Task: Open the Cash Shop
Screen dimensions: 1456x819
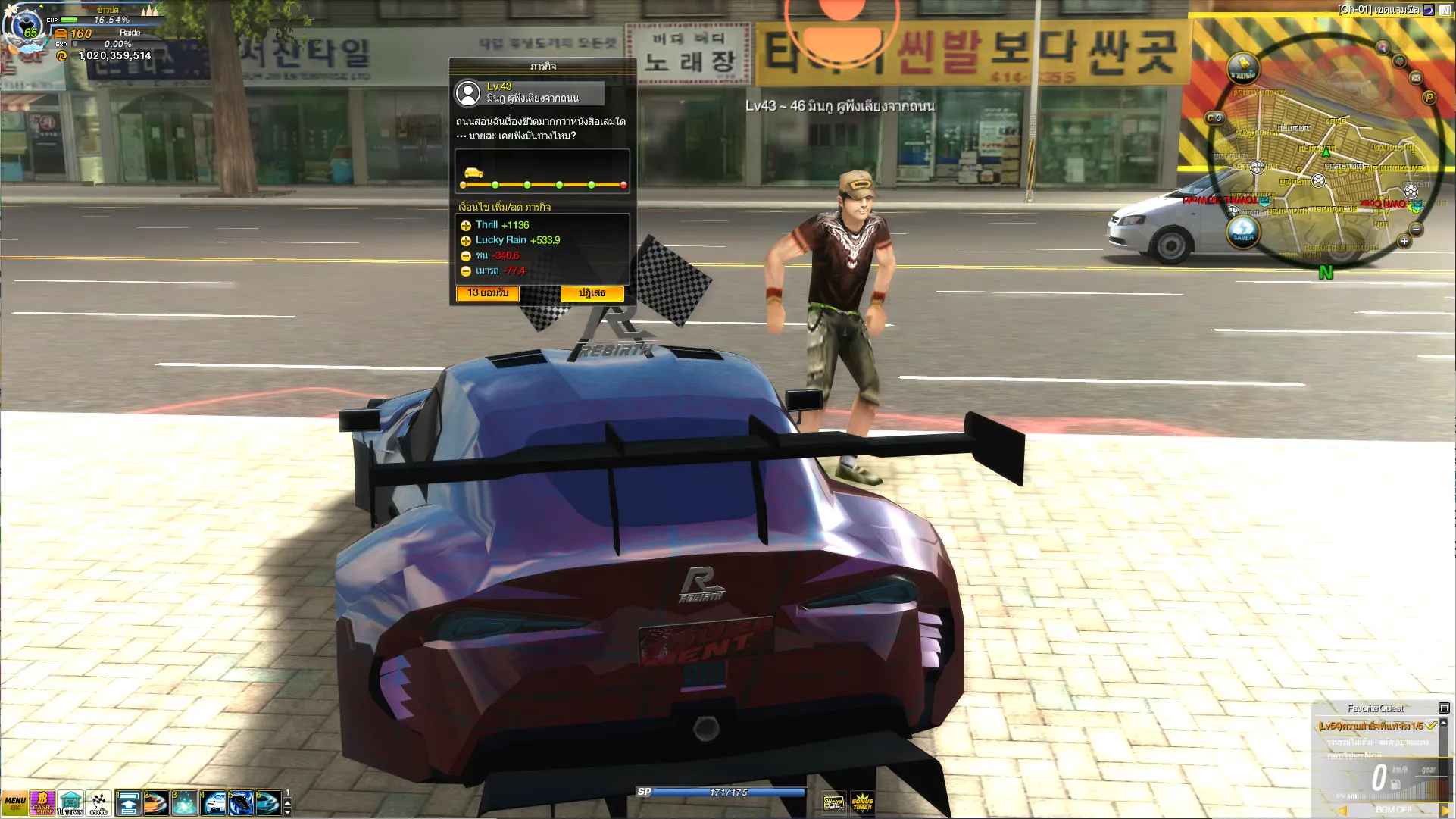Action: (x=42, y=803)
